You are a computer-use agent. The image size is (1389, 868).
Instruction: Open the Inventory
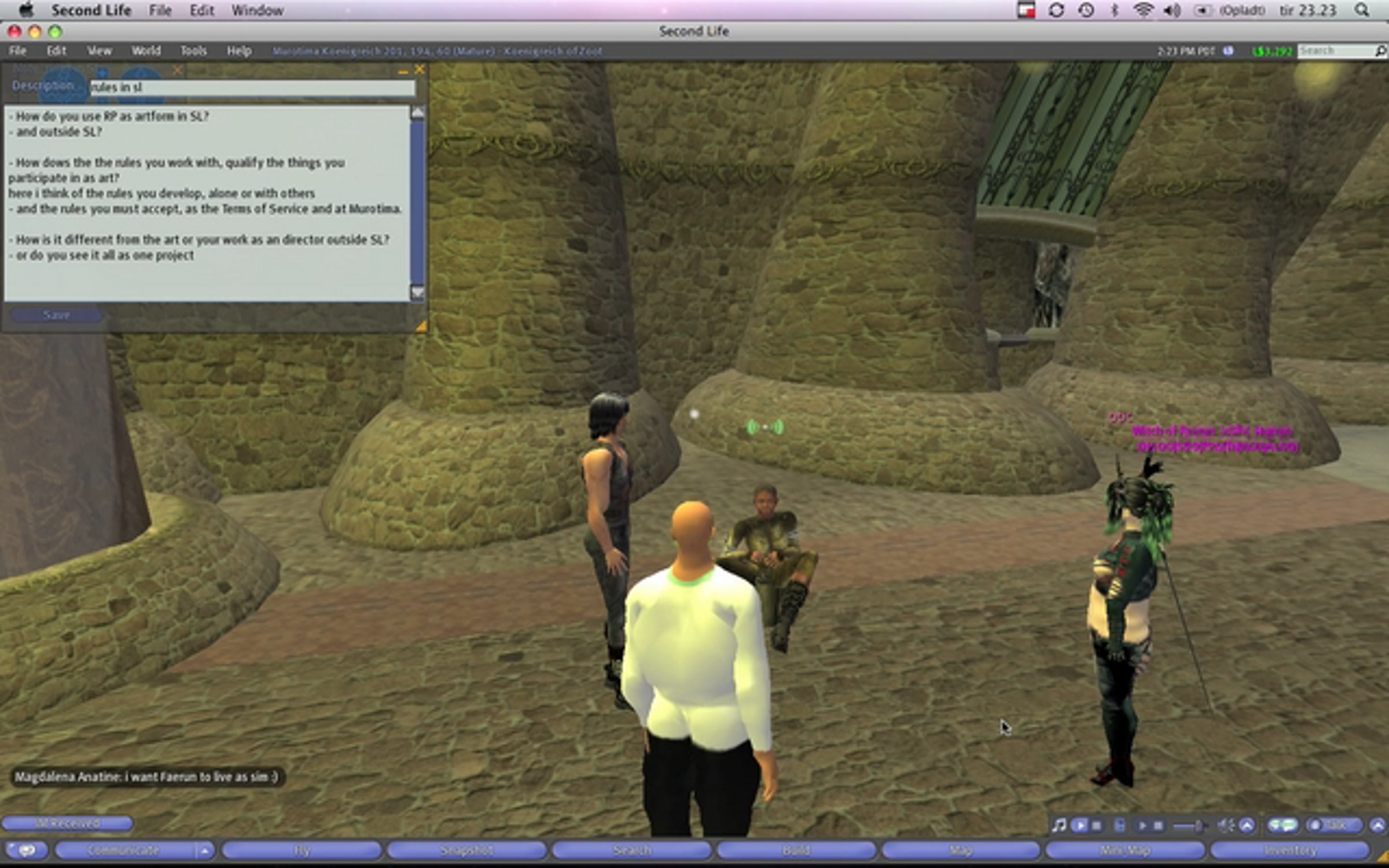tap(1290, 850)
